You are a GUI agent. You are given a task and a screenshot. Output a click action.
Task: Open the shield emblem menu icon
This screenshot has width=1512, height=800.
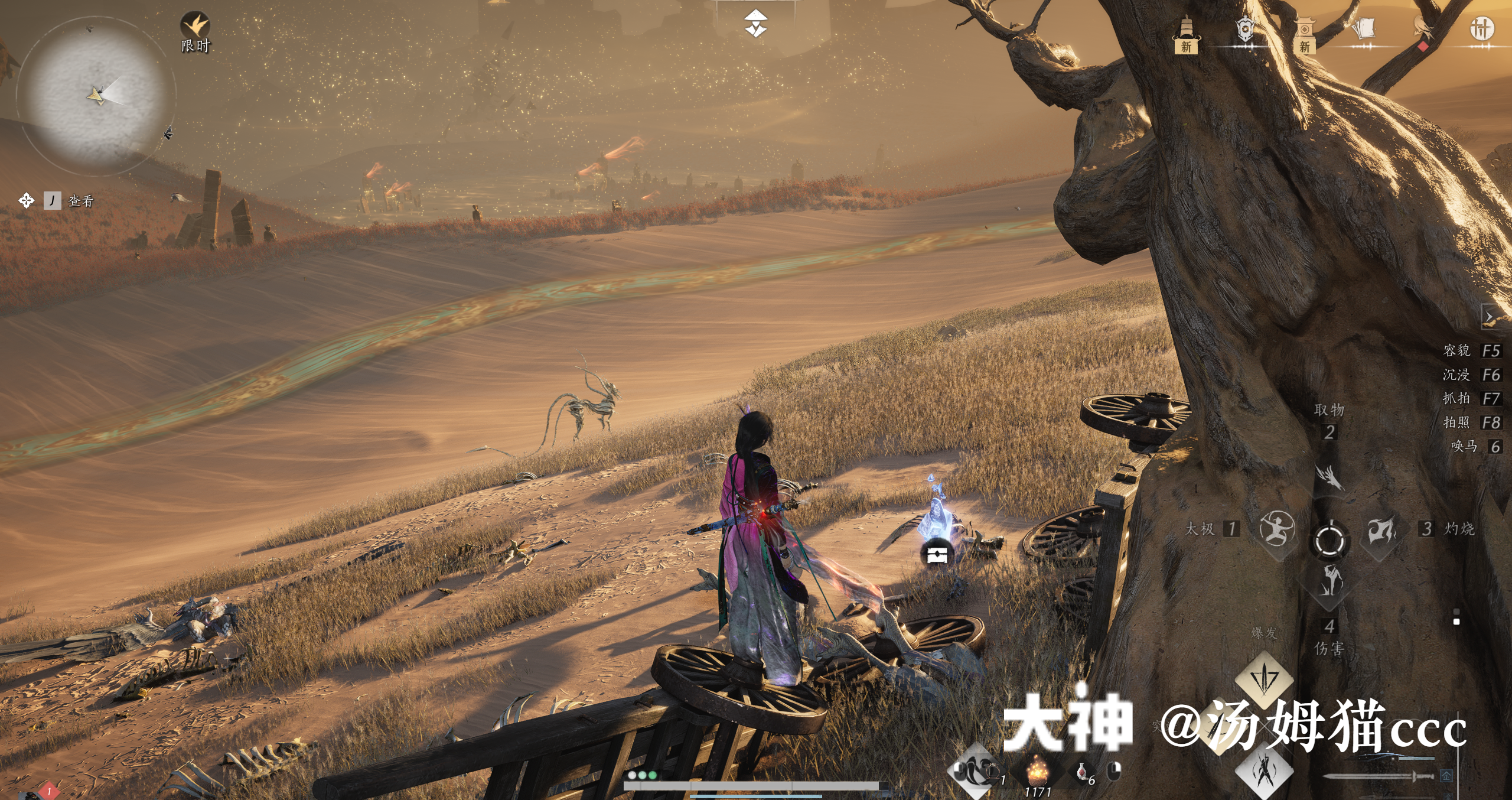(1245, 30)
